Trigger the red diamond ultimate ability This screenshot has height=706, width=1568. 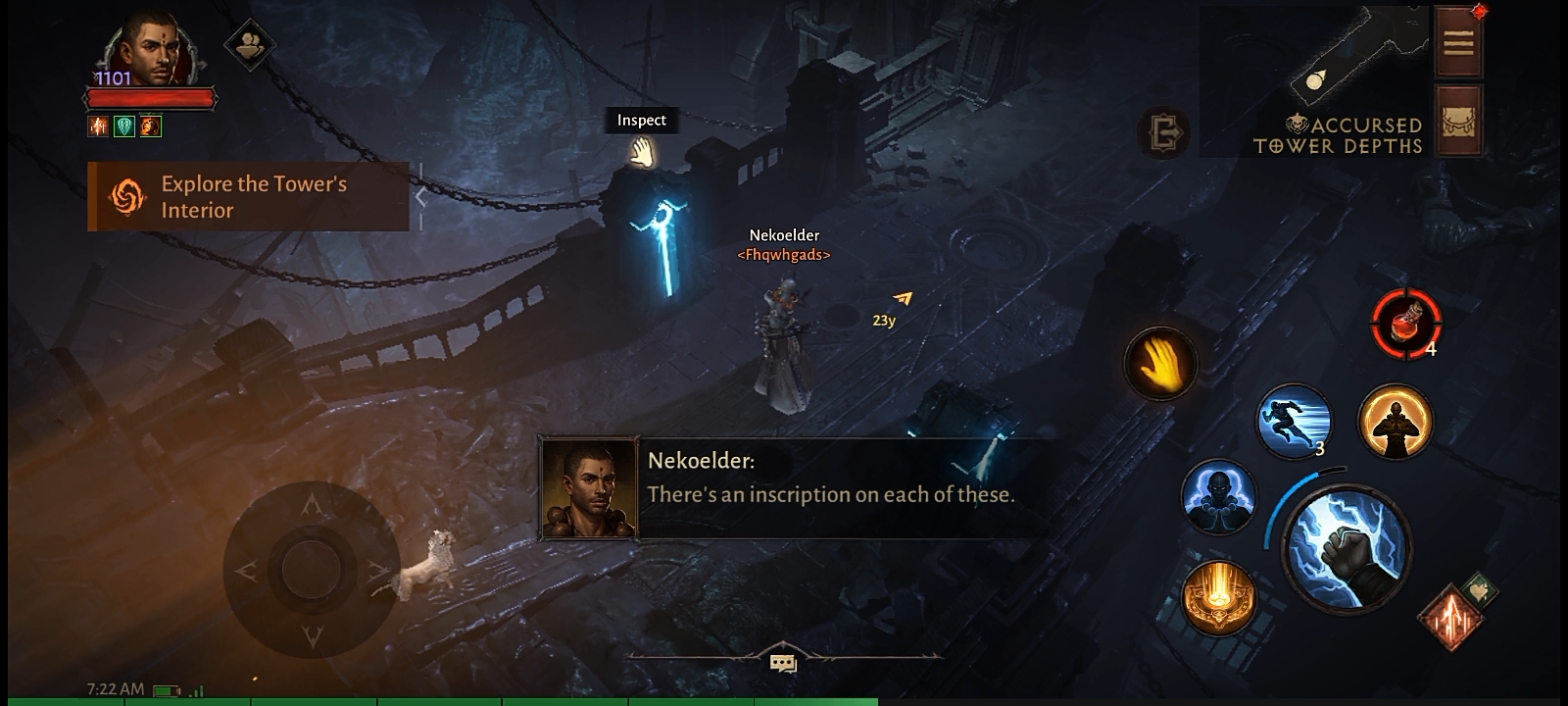pos(1451,617)
